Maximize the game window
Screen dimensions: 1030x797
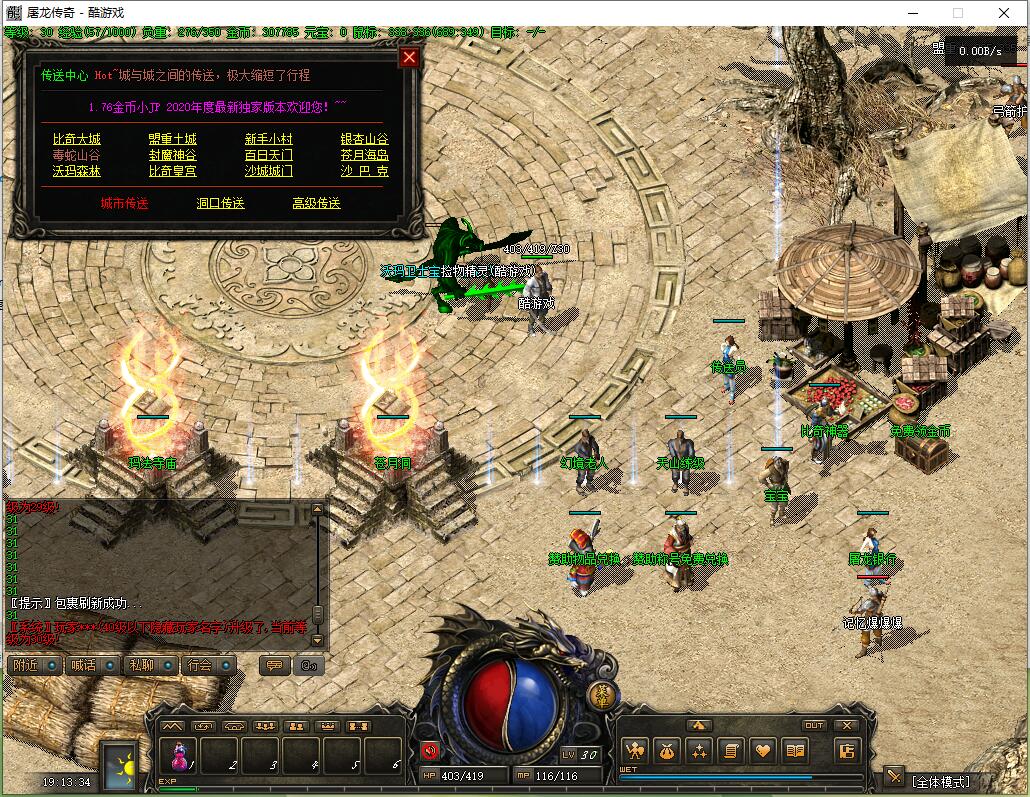(957, 13)
